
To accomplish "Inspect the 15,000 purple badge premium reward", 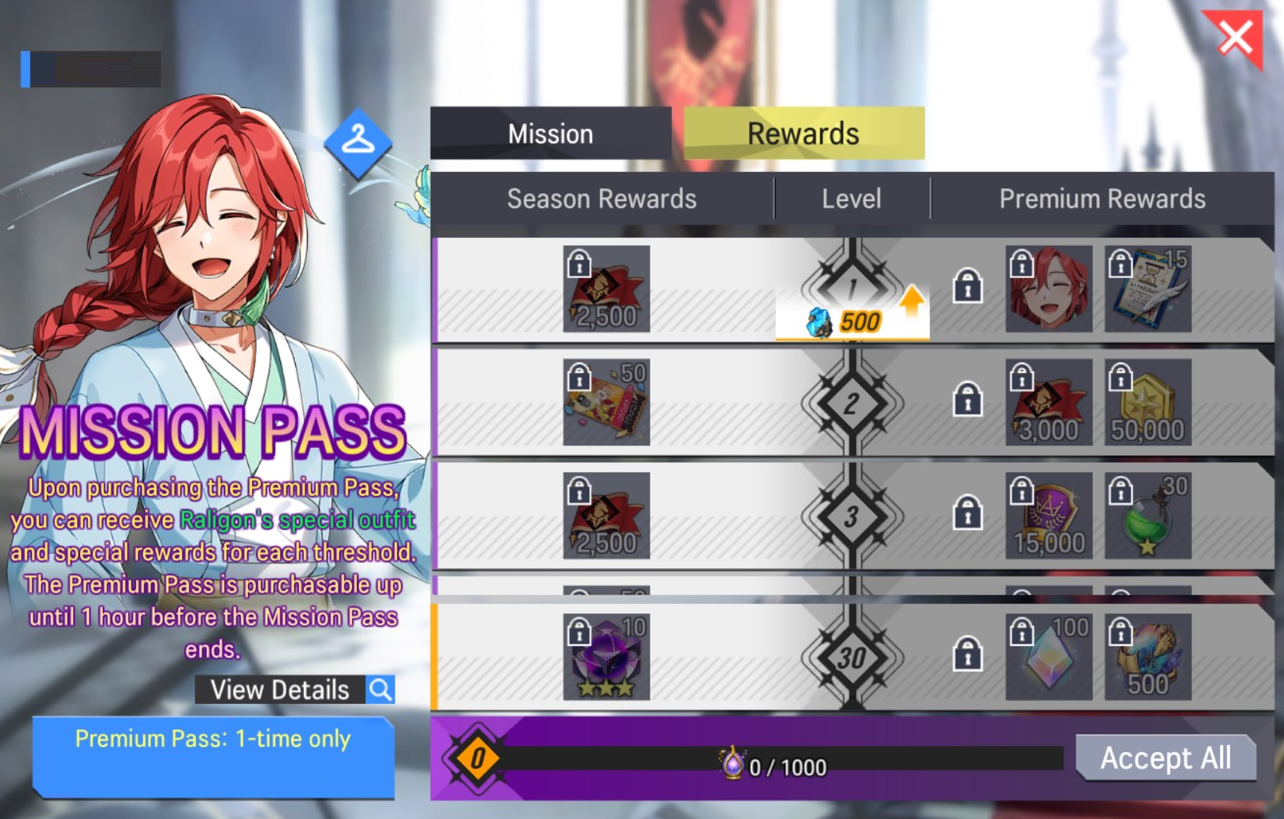I will coord(1048,515).
